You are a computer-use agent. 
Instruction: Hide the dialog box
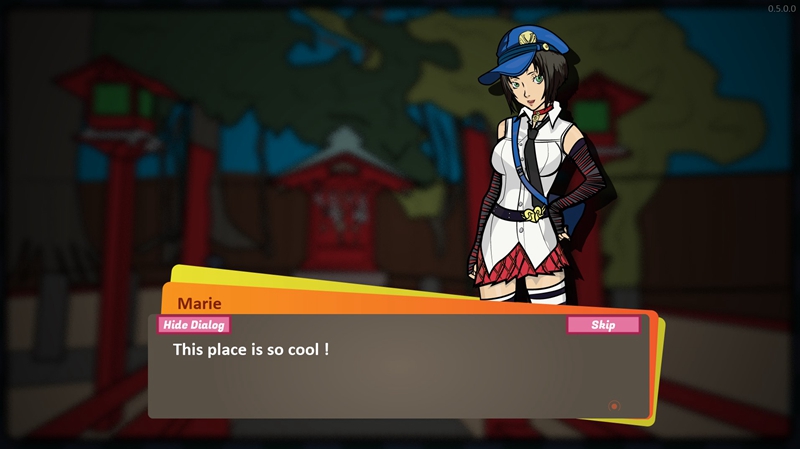[x=194, y=324]
